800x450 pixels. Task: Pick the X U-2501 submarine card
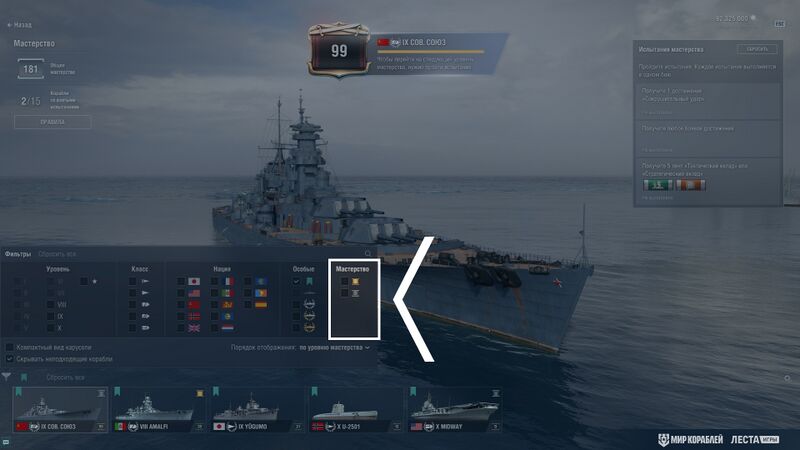click(352, 411)
